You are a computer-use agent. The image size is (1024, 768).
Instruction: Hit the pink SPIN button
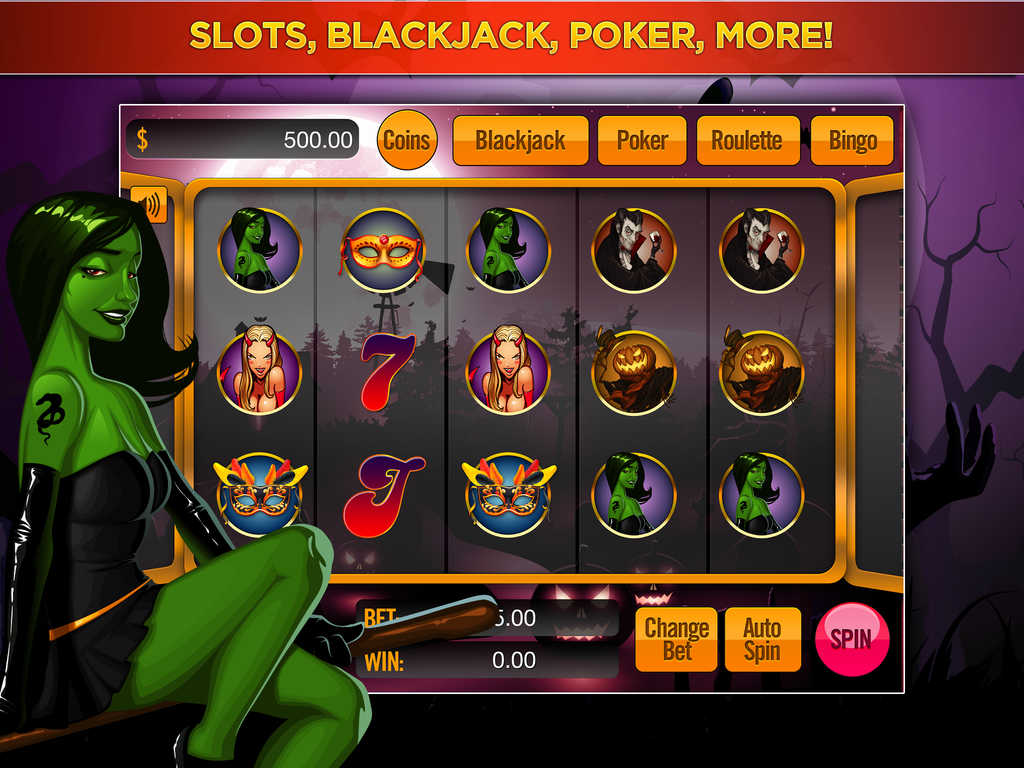851,638
